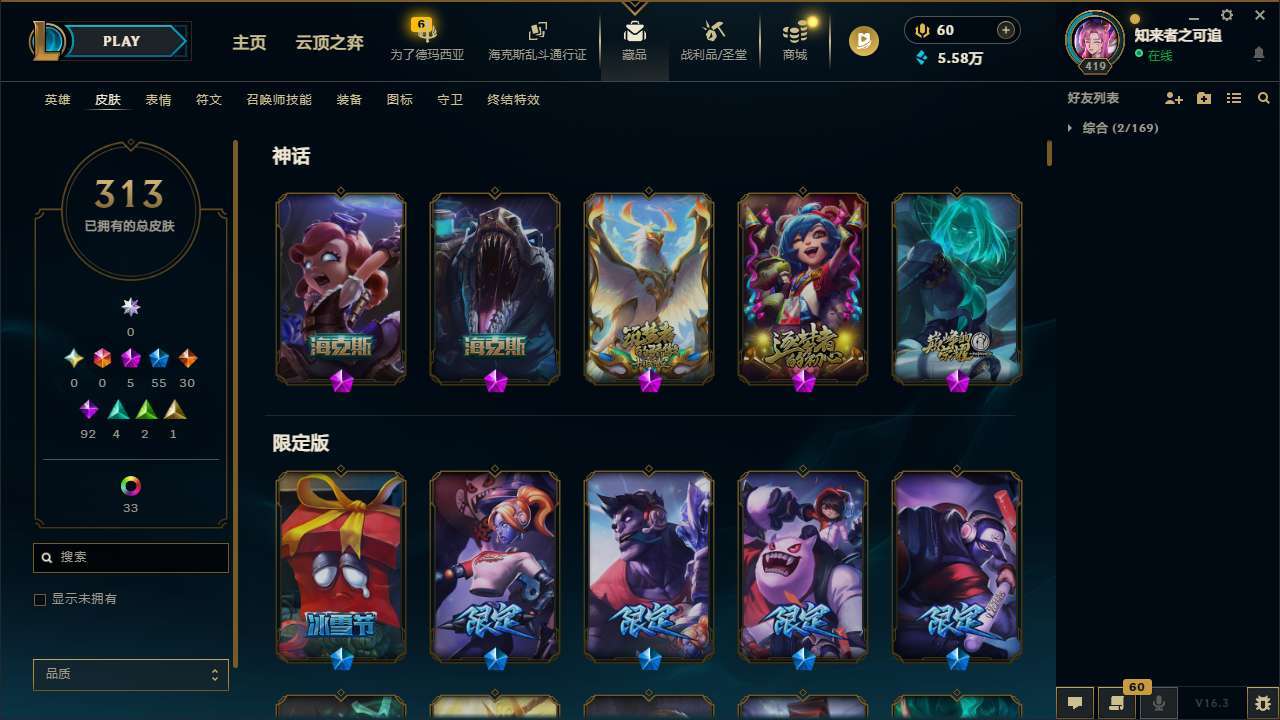
Task: Create a new friend group via folder-plus icon
Action: (x=1203, y=98)
